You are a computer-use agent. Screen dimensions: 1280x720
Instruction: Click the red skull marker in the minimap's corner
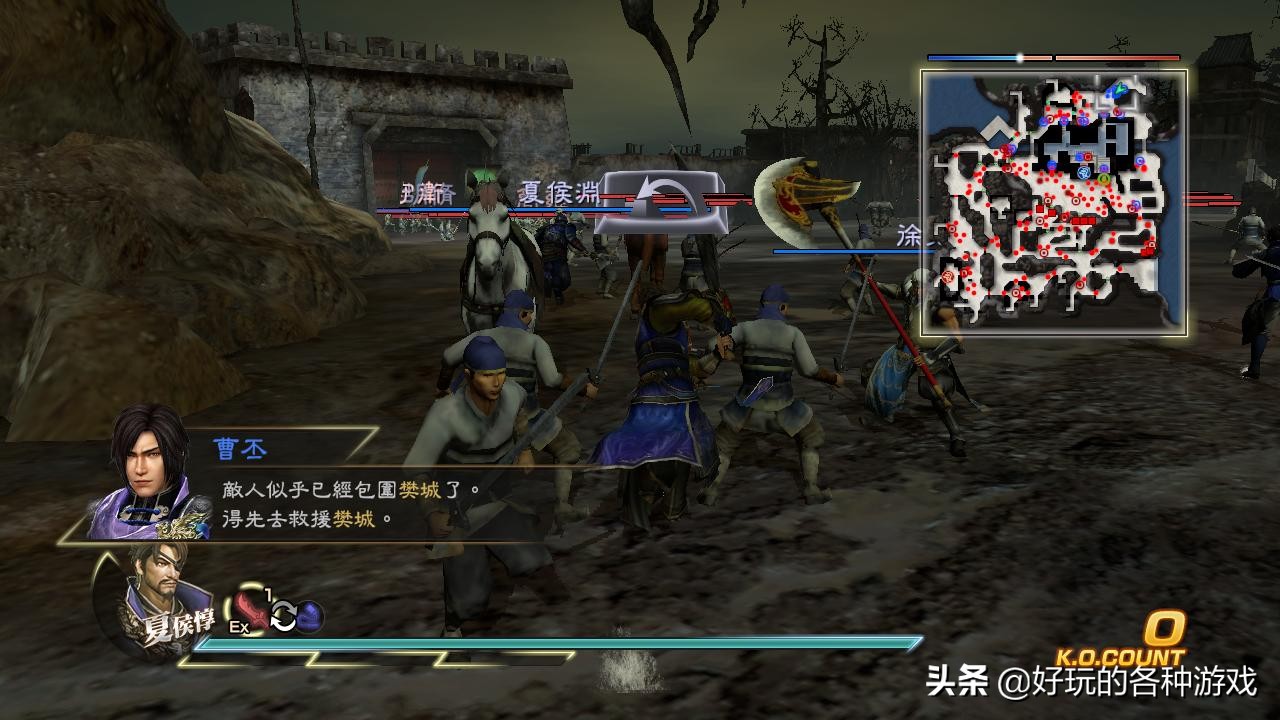947,276
